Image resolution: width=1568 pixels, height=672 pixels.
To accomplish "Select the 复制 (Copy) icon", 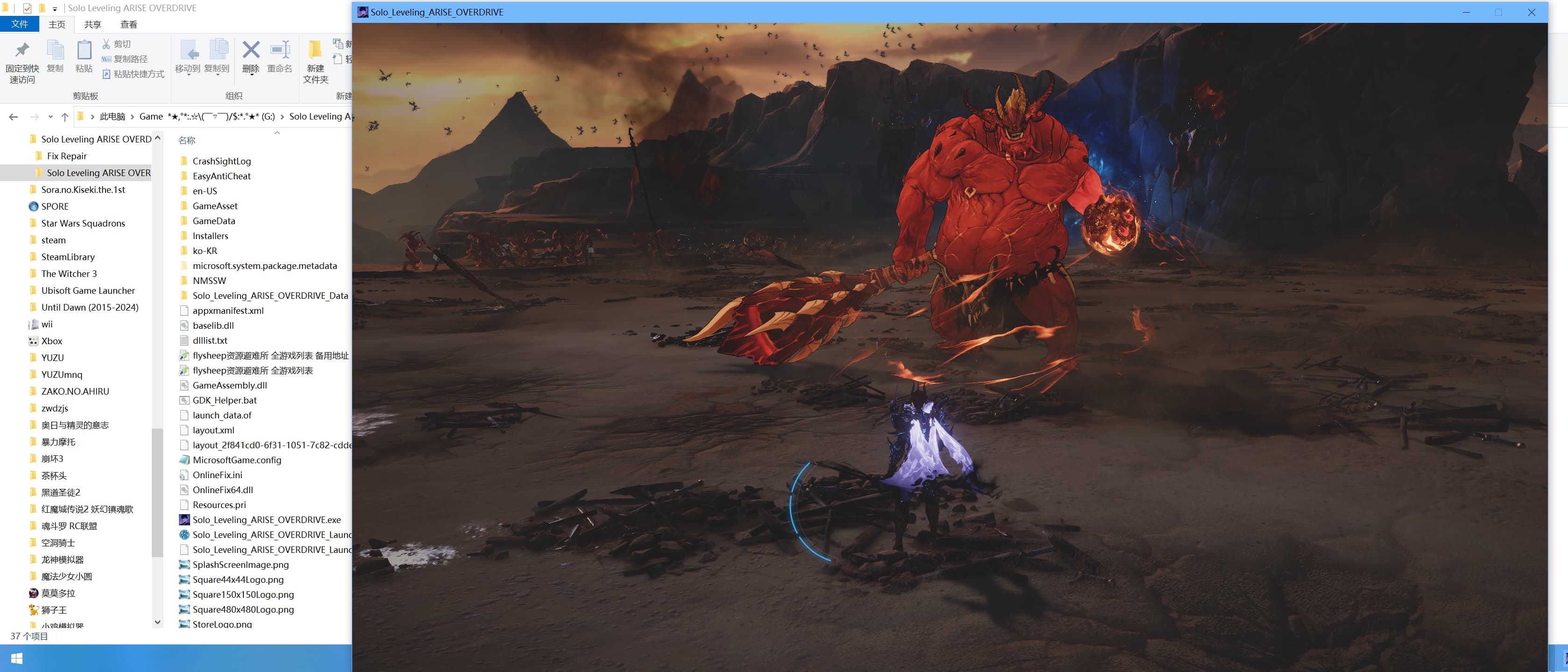I will point(56,58).
